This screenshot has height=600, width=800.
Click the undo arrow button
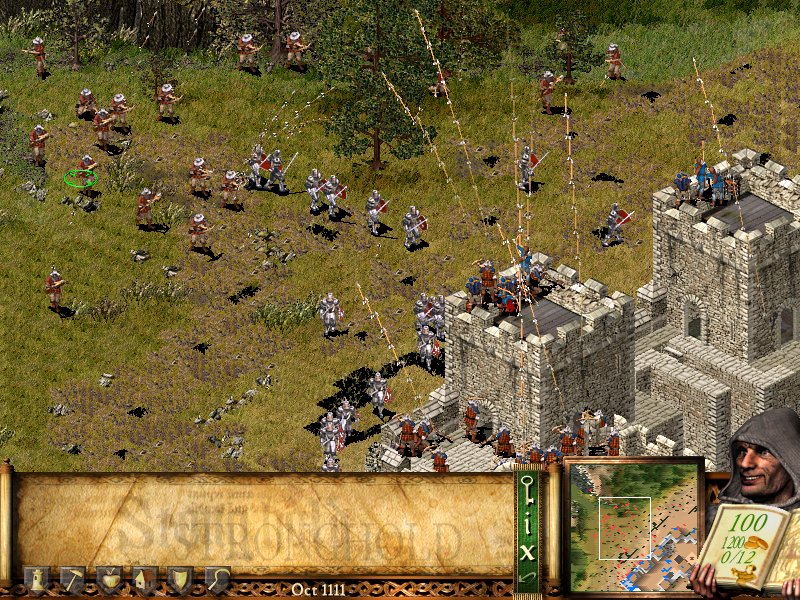(529, 577)
